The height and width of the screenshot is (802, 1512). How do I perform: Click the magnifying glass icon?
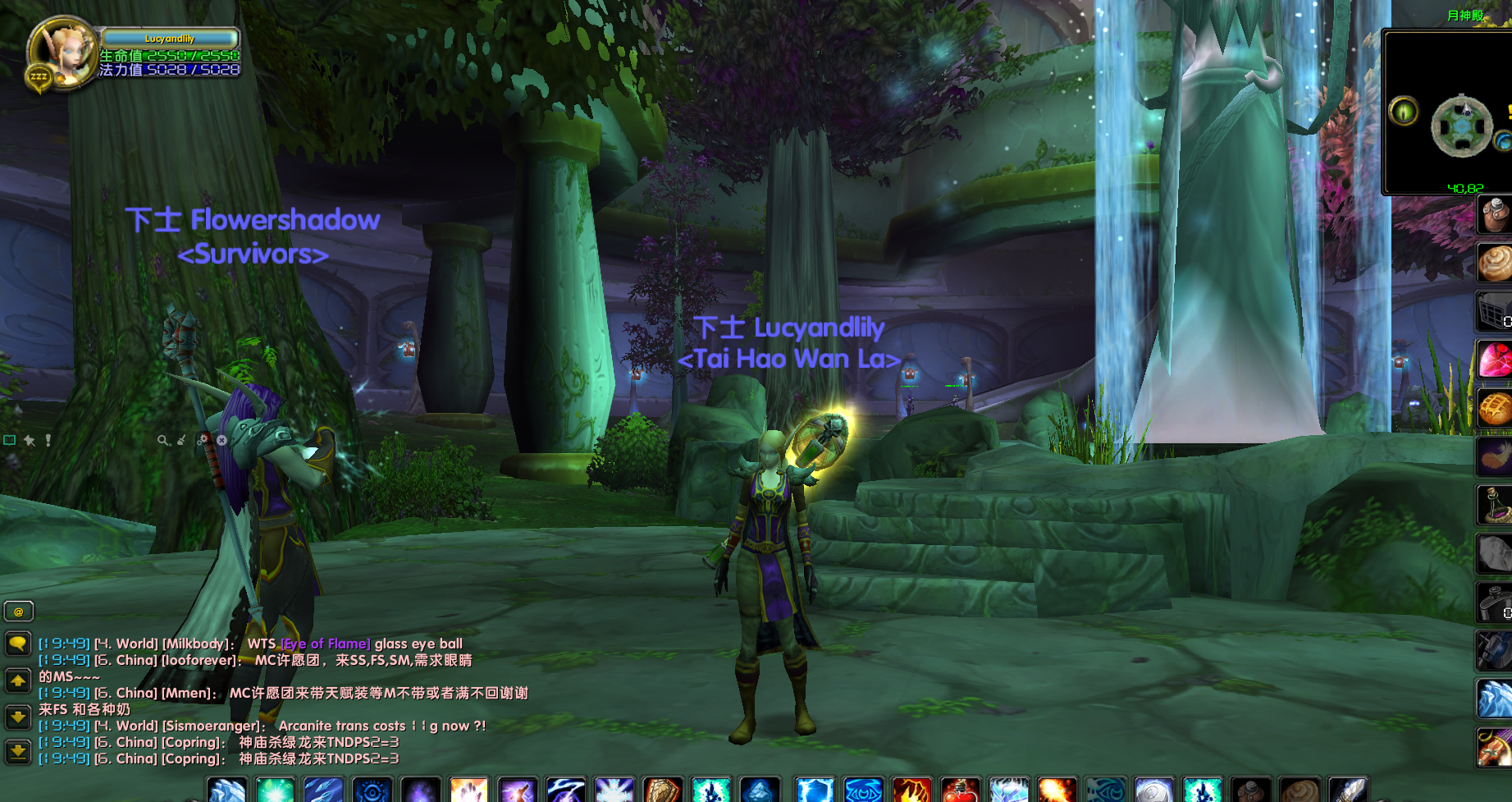click(163, 441)
